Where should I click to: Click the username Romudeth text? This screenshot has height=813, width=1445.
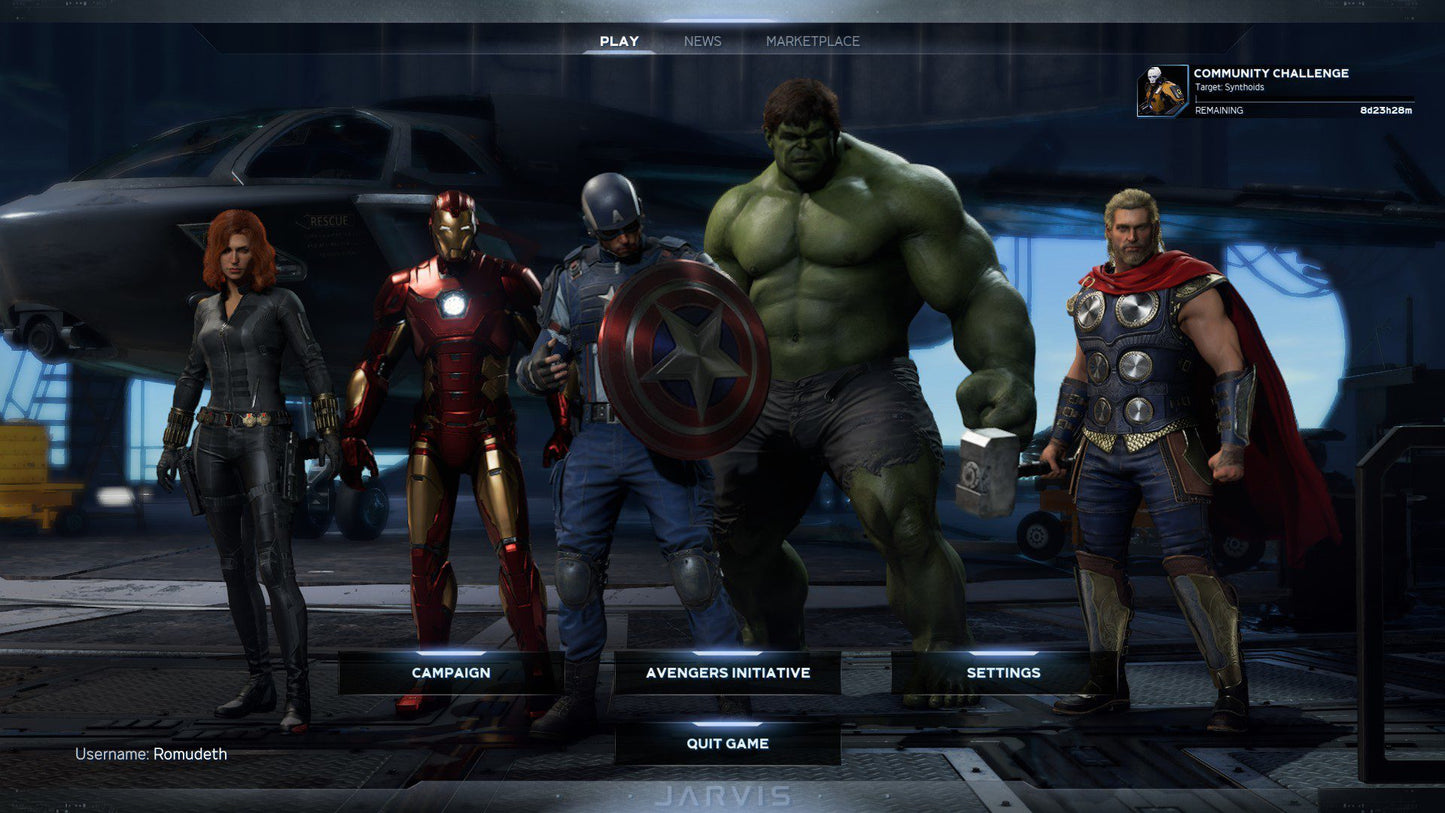click(152, 754)
